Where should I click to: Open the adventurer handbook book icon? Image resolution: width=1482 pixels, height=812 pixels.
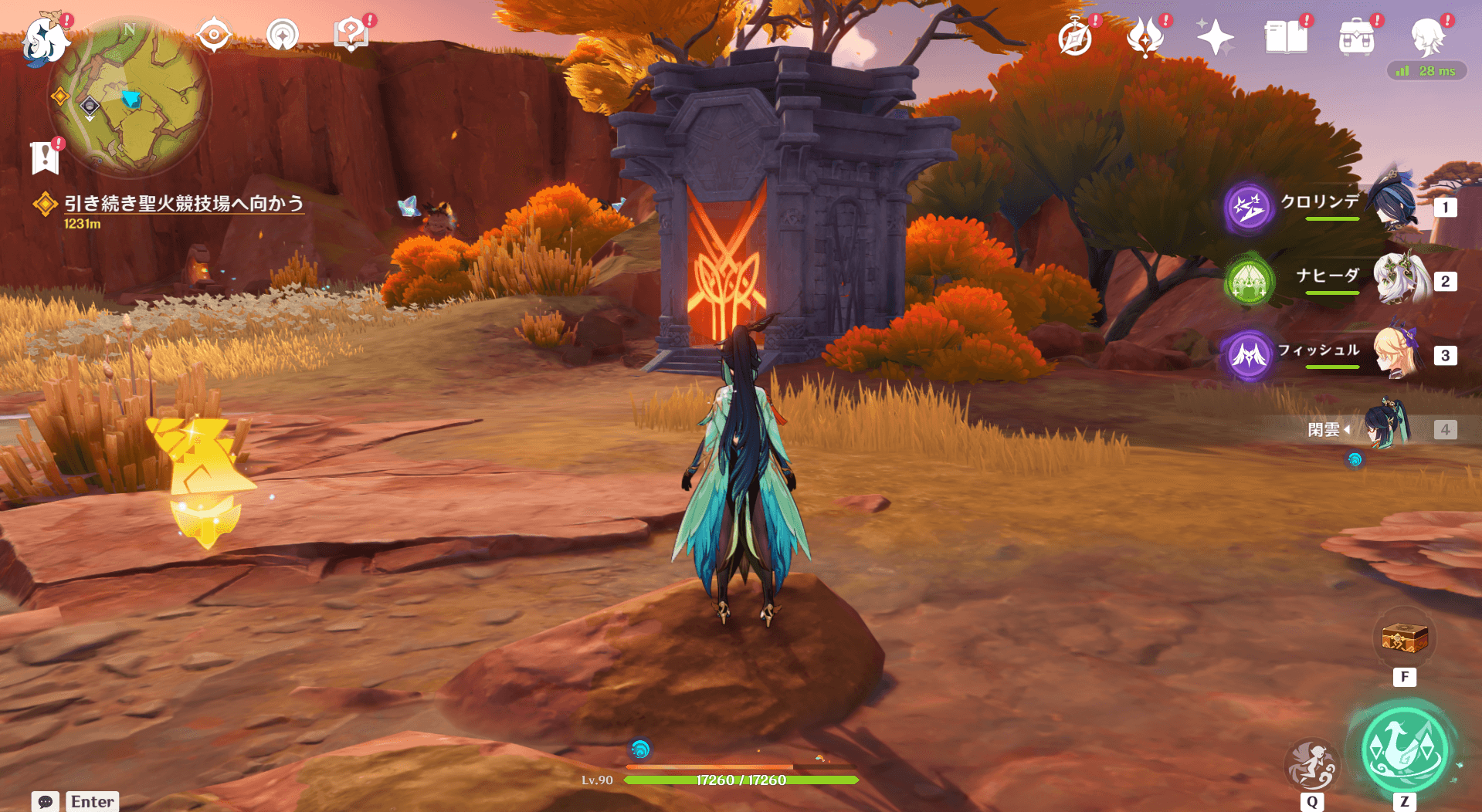coord(1286,37)
